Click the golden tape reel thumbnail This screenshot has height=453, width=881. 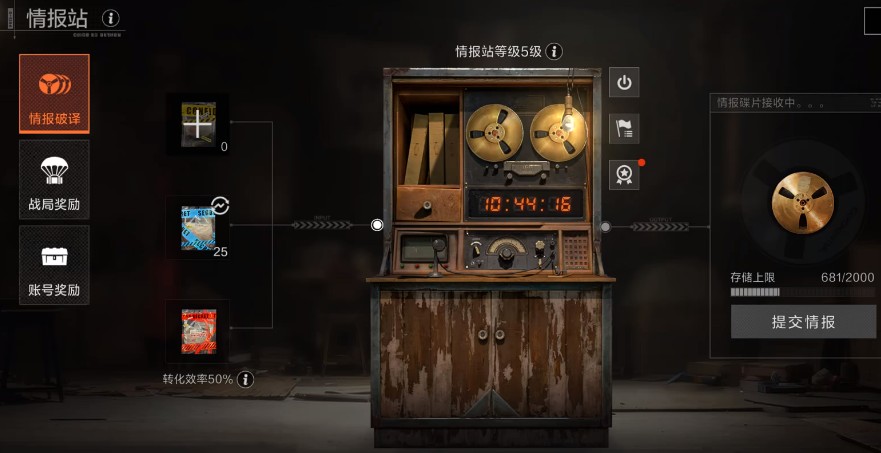[x=802, y=203]
